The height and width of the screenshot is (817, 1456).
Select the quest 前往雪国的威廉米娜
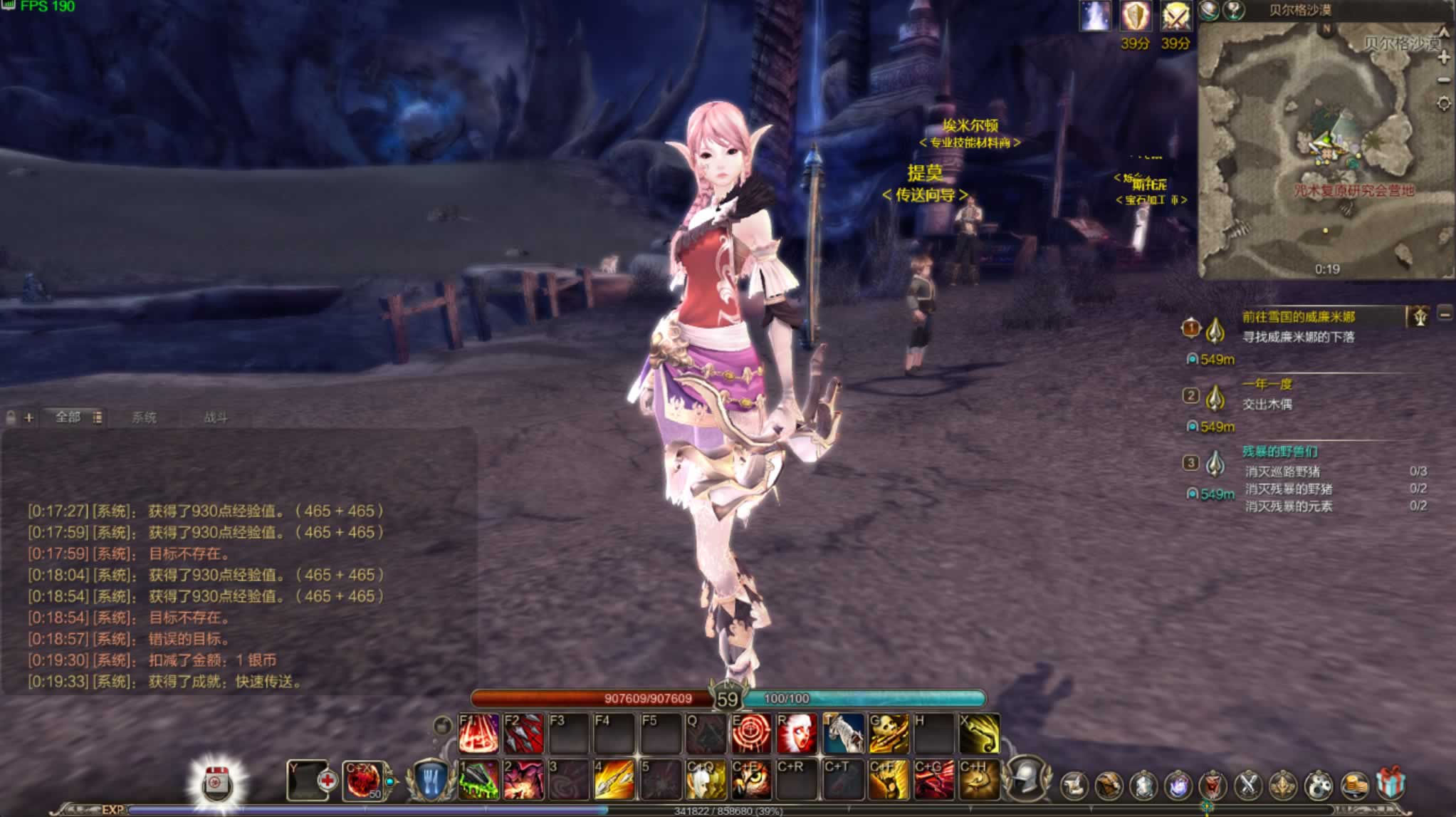pos(1298,316)
